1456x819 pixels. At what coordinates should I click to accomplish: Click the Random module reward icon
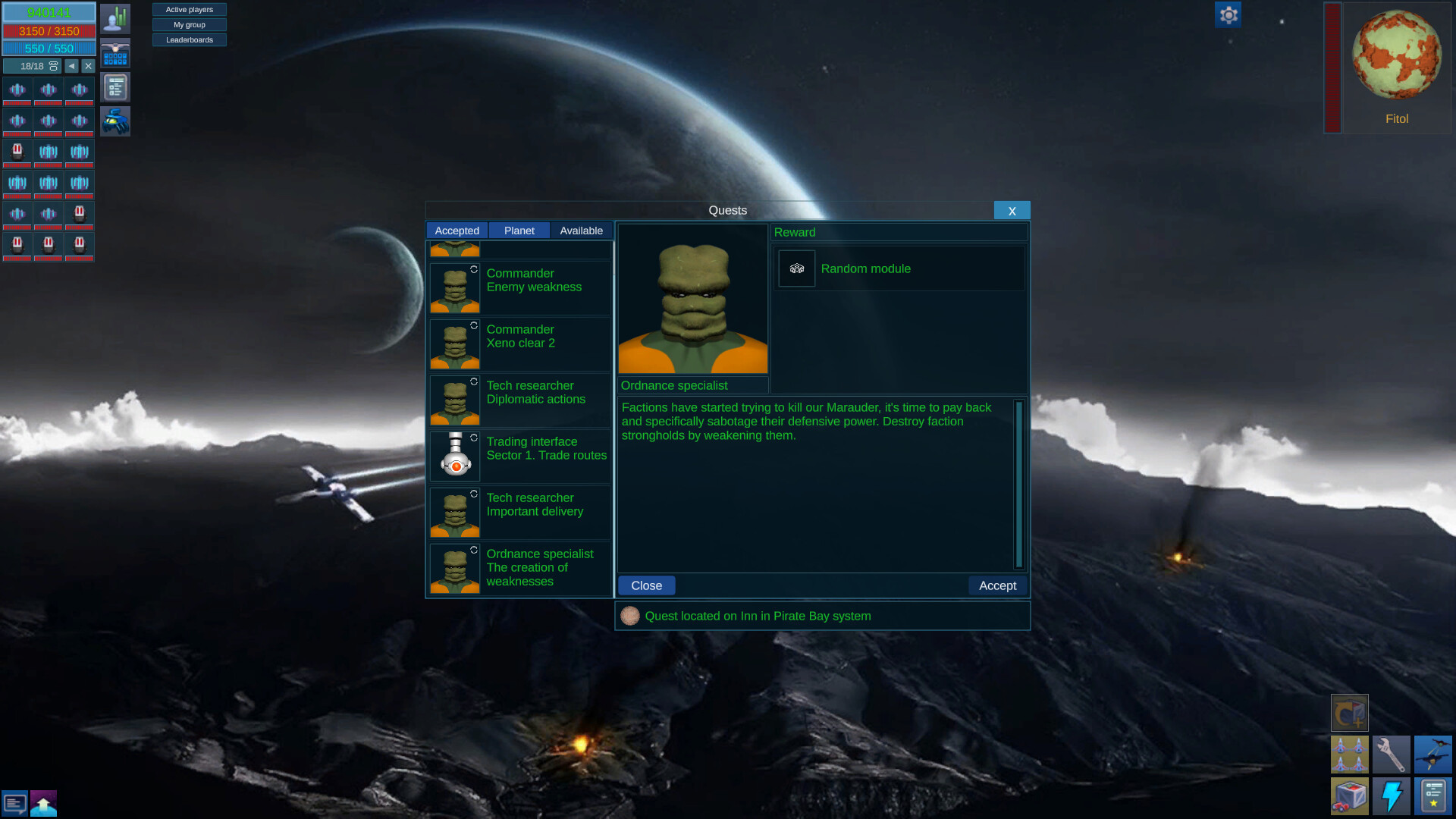coord(797,268)
